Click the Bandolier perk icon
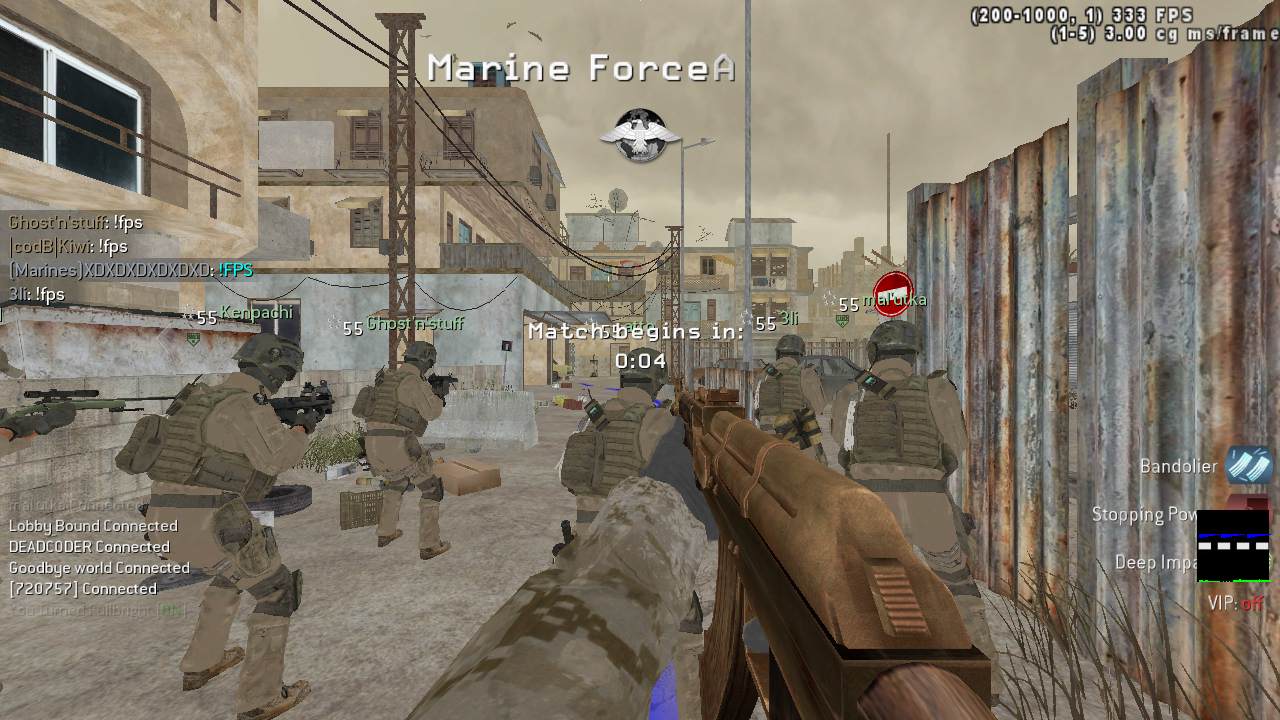Viewport: 1280px width, 720px height. 1248,466
